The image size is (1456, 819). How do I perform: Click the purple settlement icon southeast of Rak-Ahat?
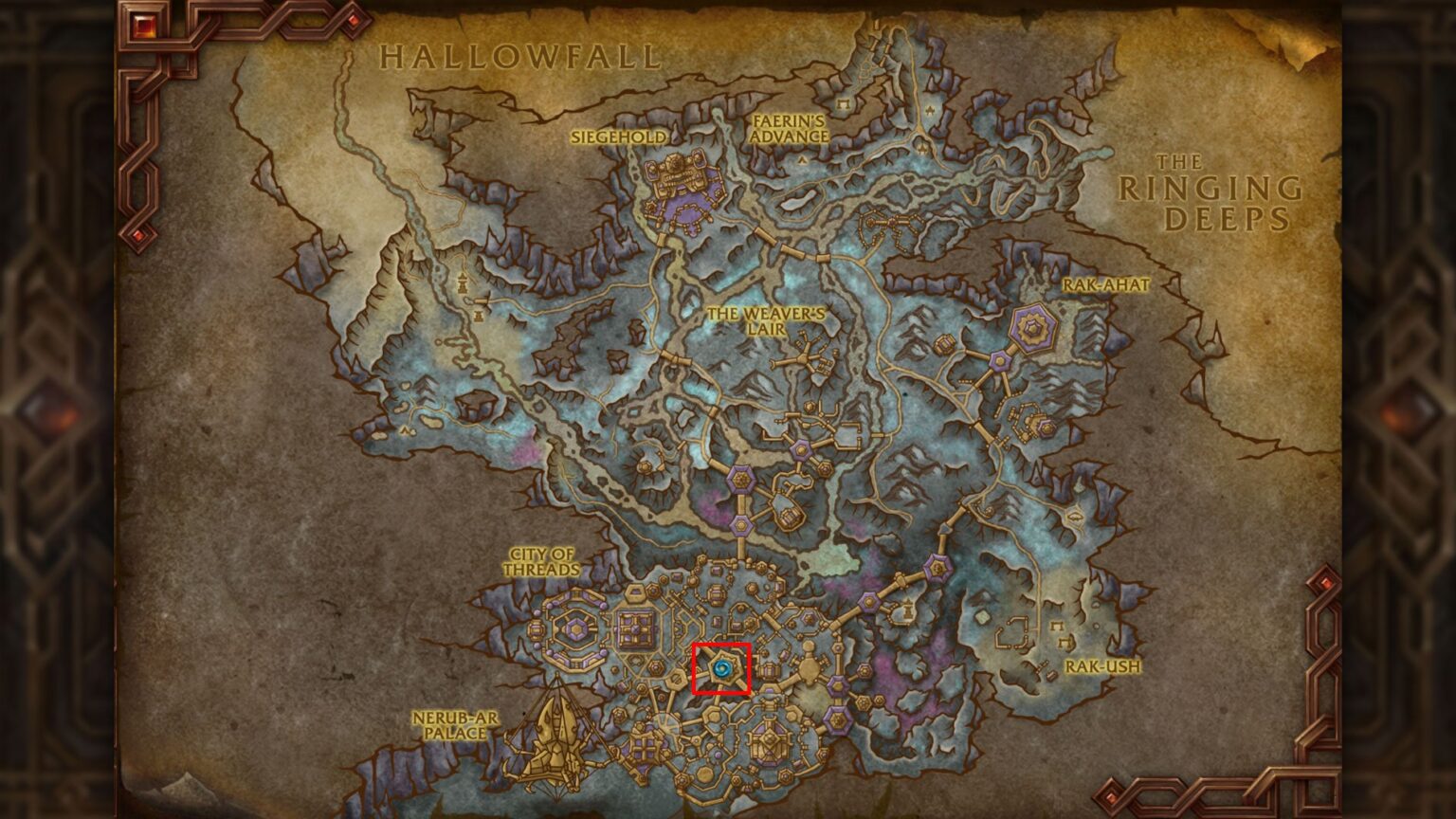pos(1046,428)
